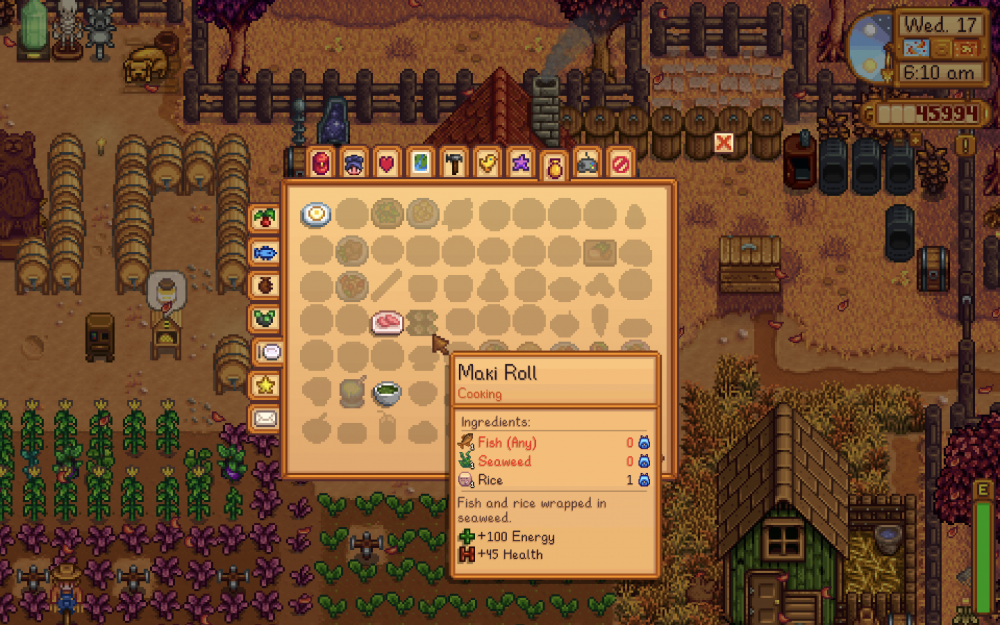The image size is (1000, 625).
Task: Open the Minerals collection
Action: (x=264, y=318)
